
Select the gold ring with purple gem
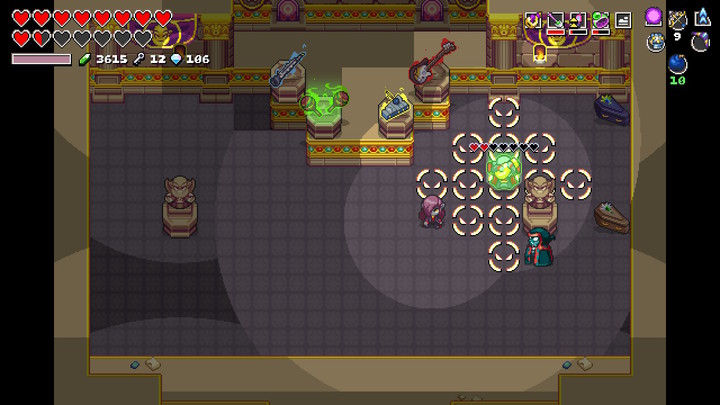(x=534, y=19)
